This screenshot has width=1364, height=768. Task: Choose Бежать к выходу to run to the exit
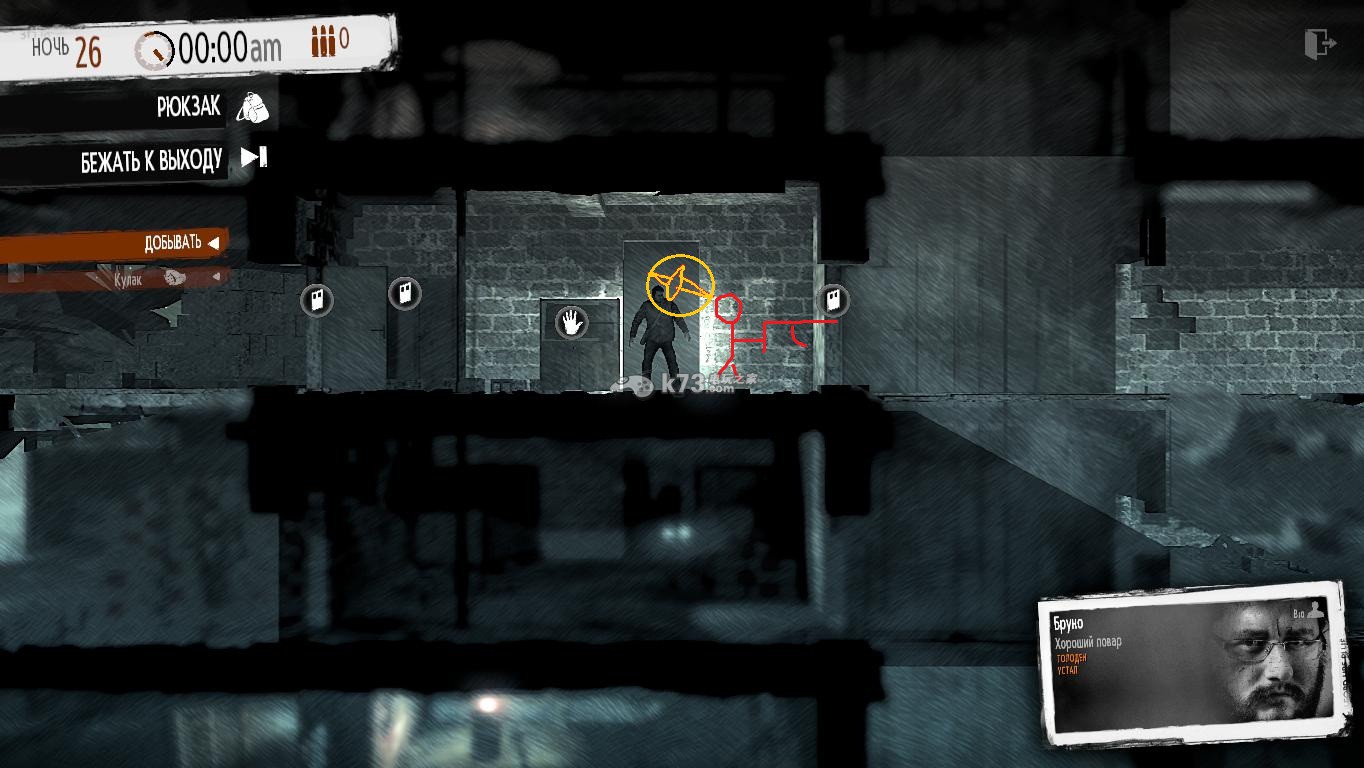[x=253, y=157]
